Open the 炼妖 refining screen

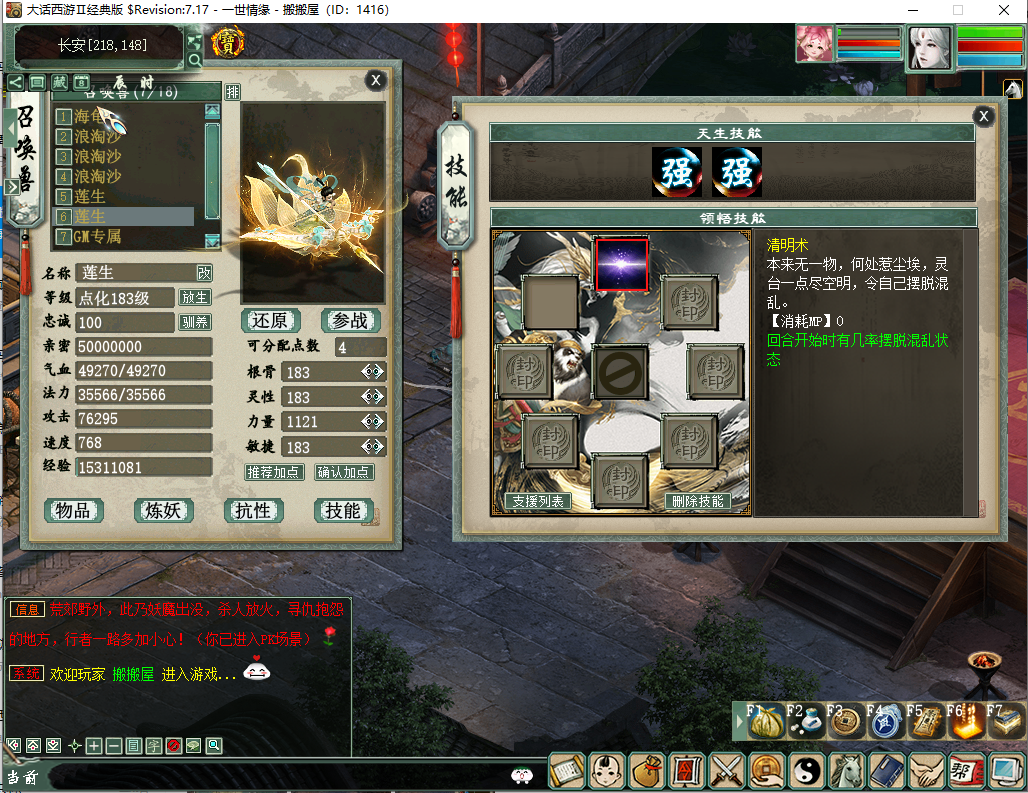163,511
